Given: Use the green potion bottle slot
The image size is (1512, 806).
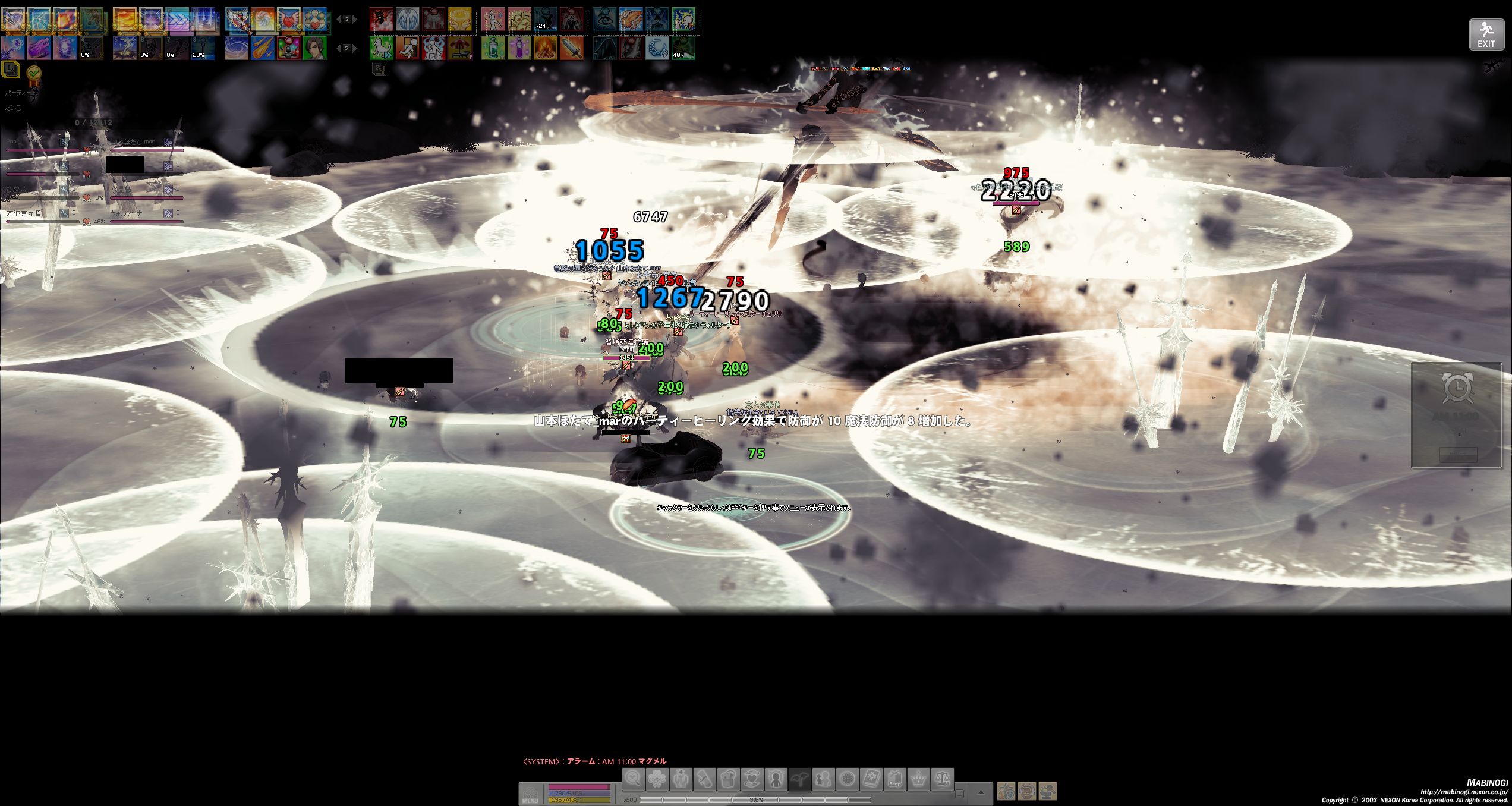Looking at the screenshot, I should 493,48.
